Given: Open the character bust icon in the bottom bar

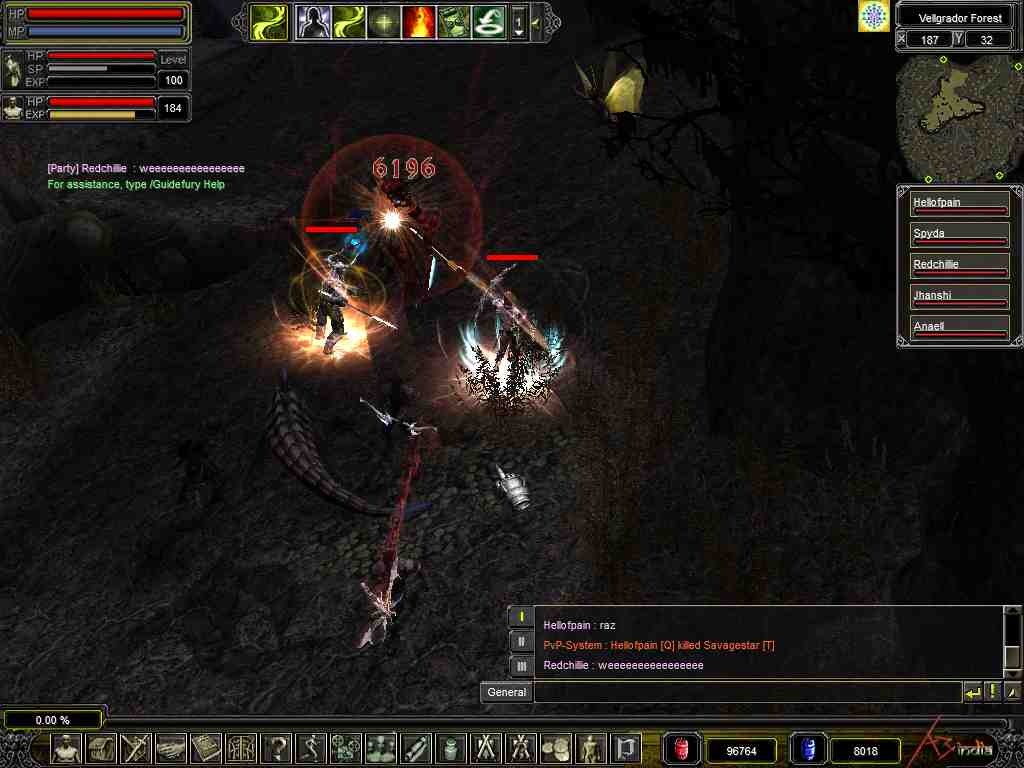Looking at the screenshot, I should (66, 747).
